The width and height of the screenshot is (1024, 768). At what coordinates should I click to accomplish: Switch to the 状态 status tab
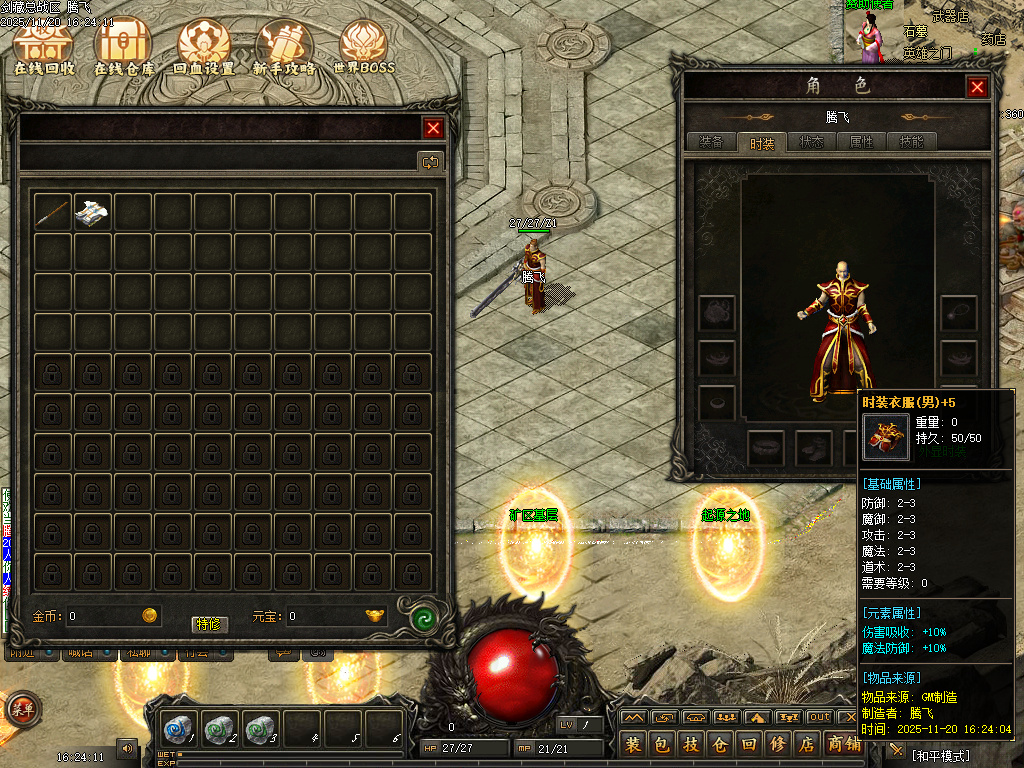[x=811, y=142]
